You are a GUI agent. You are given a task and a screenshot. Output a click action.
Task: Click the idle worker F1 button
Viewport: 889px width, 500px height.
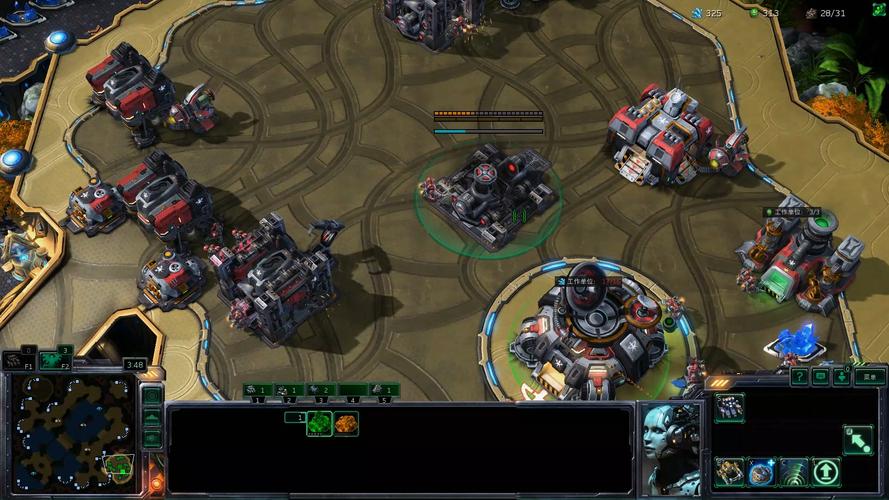tap(19, 360)
